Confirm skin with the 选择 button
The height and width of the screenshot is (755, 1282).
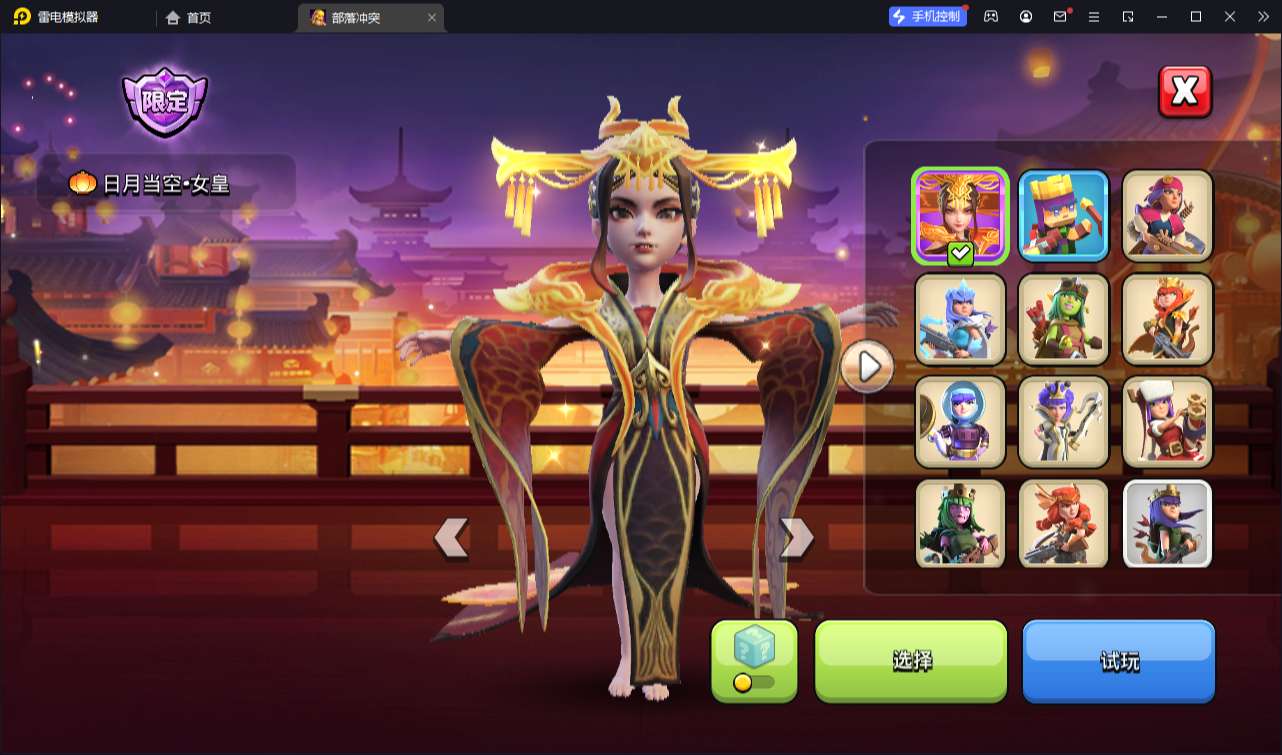(x=911, y=661)
